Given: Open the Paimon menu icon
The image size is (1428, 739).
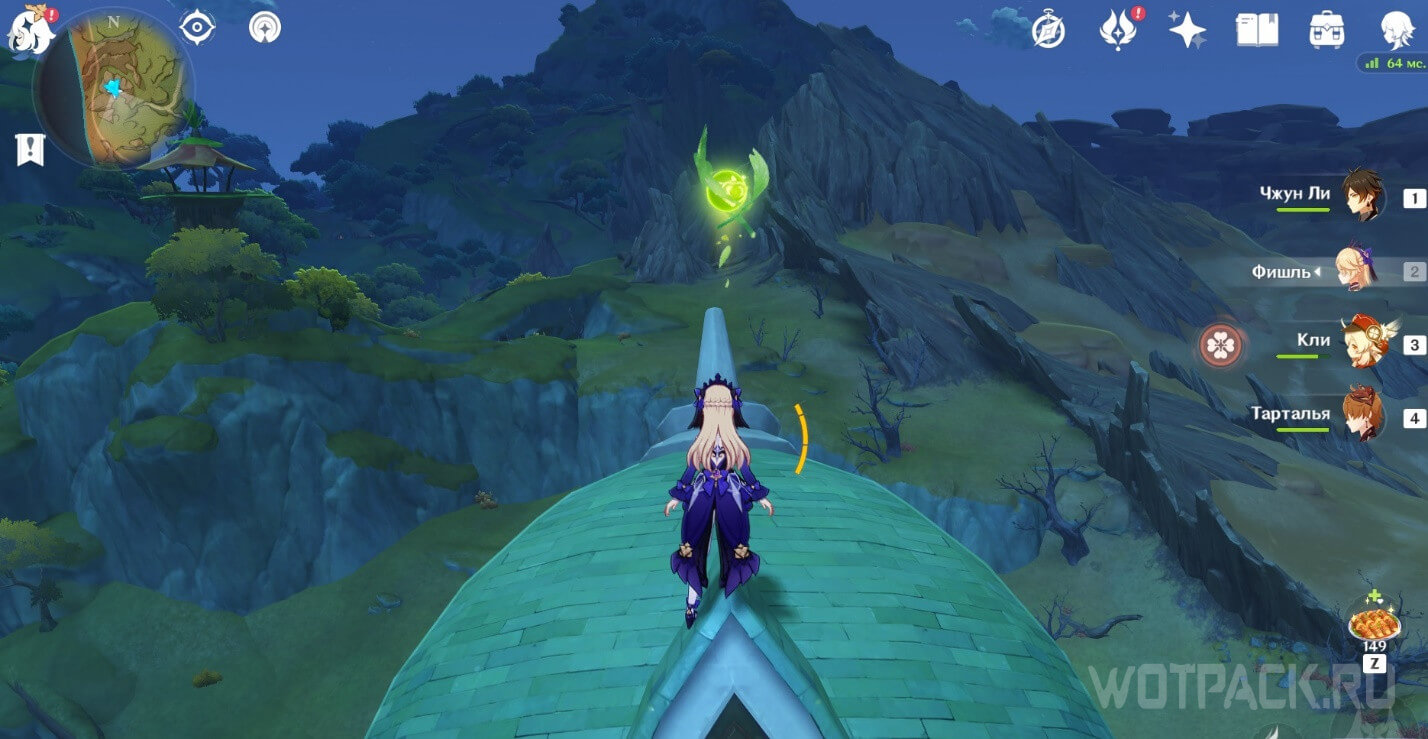Looking at the screenshot, I should [x=27, y=28].
